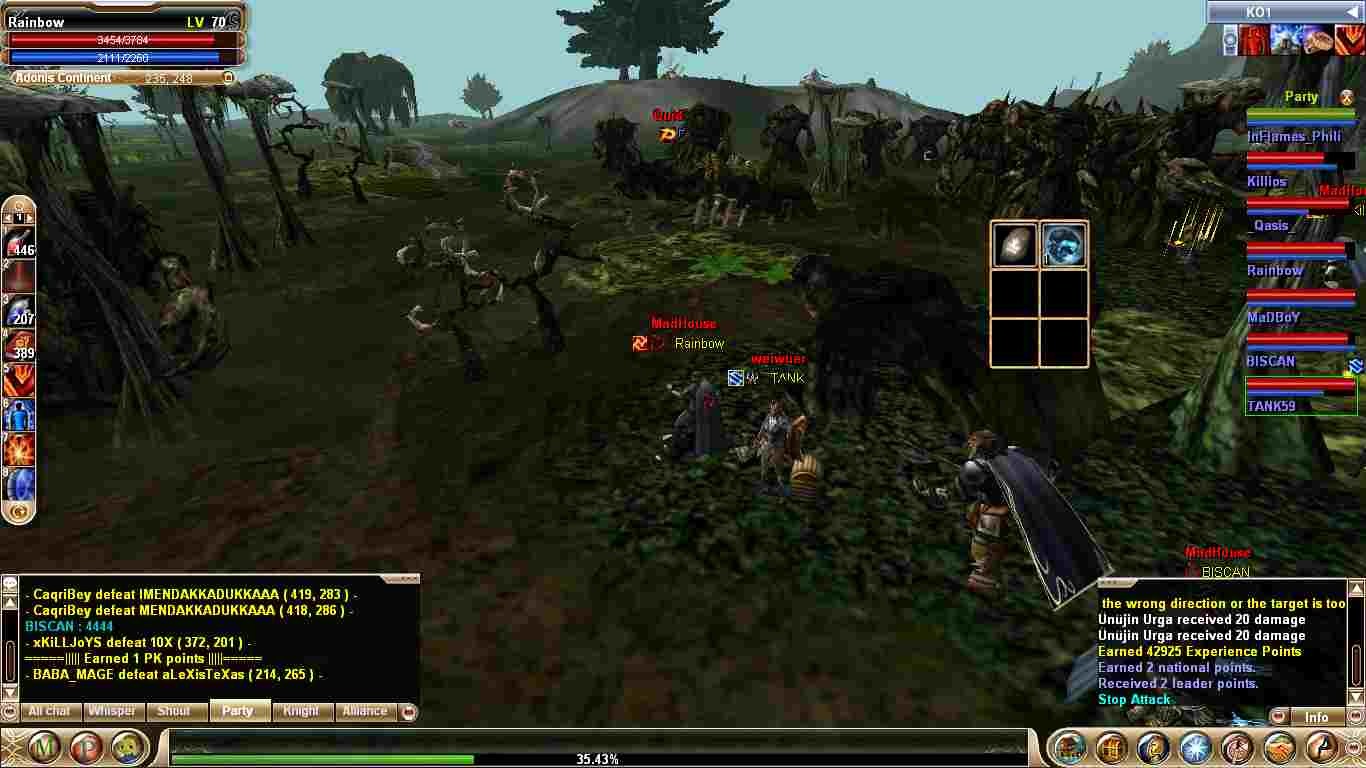Viewport: 1366px width, 768px height.
Task: Switch to the Shout chat tab
Action: coord(174,711)
